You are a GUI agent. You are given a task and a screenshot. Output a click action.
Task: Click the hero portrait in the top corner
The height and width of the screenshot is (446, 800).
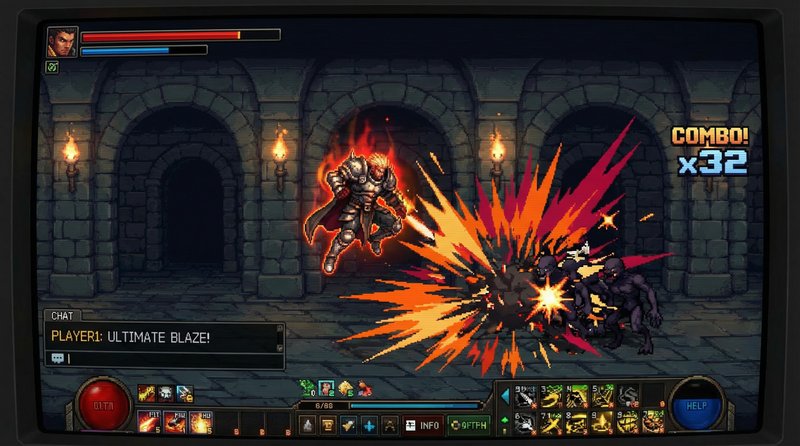coord(61,41)
